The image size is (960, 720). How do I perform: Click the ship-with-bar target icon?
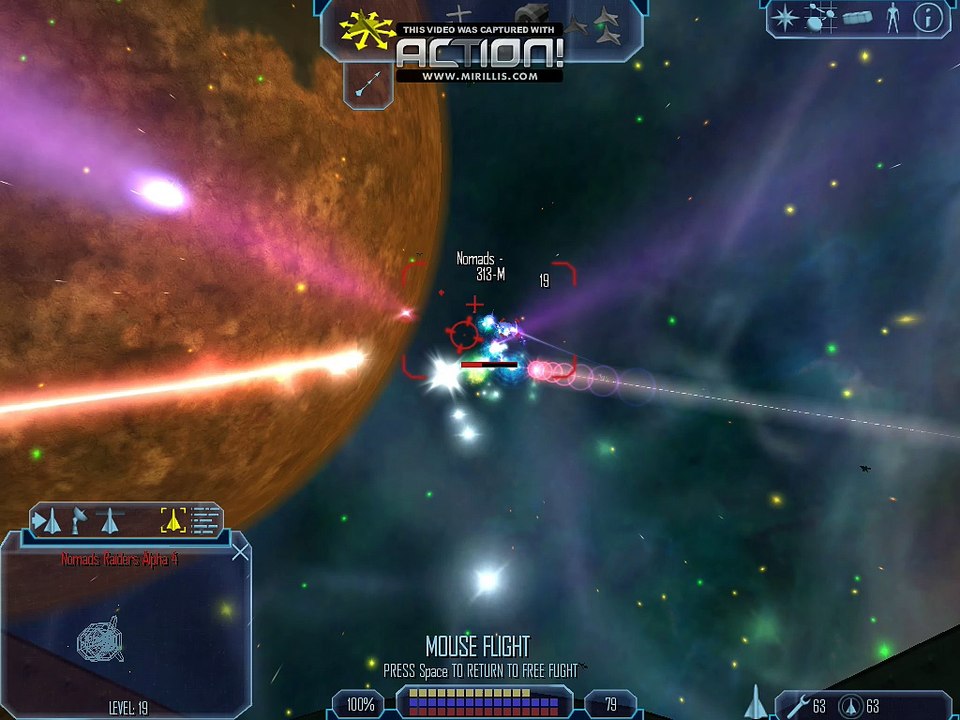click(x=109, y=520)
